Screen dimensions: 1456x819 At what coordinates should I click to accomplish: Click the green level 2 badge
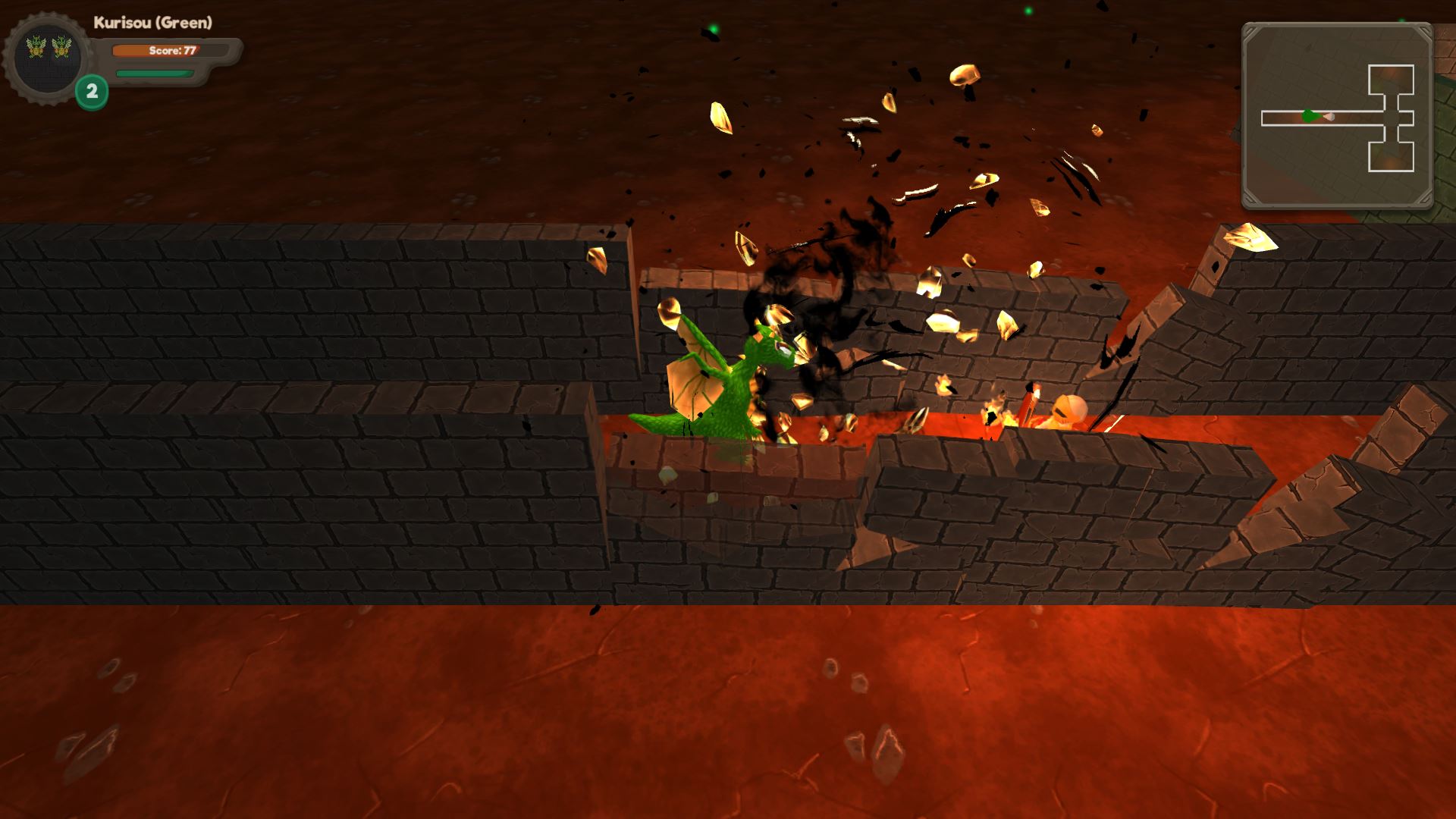[x=91, y=91]
